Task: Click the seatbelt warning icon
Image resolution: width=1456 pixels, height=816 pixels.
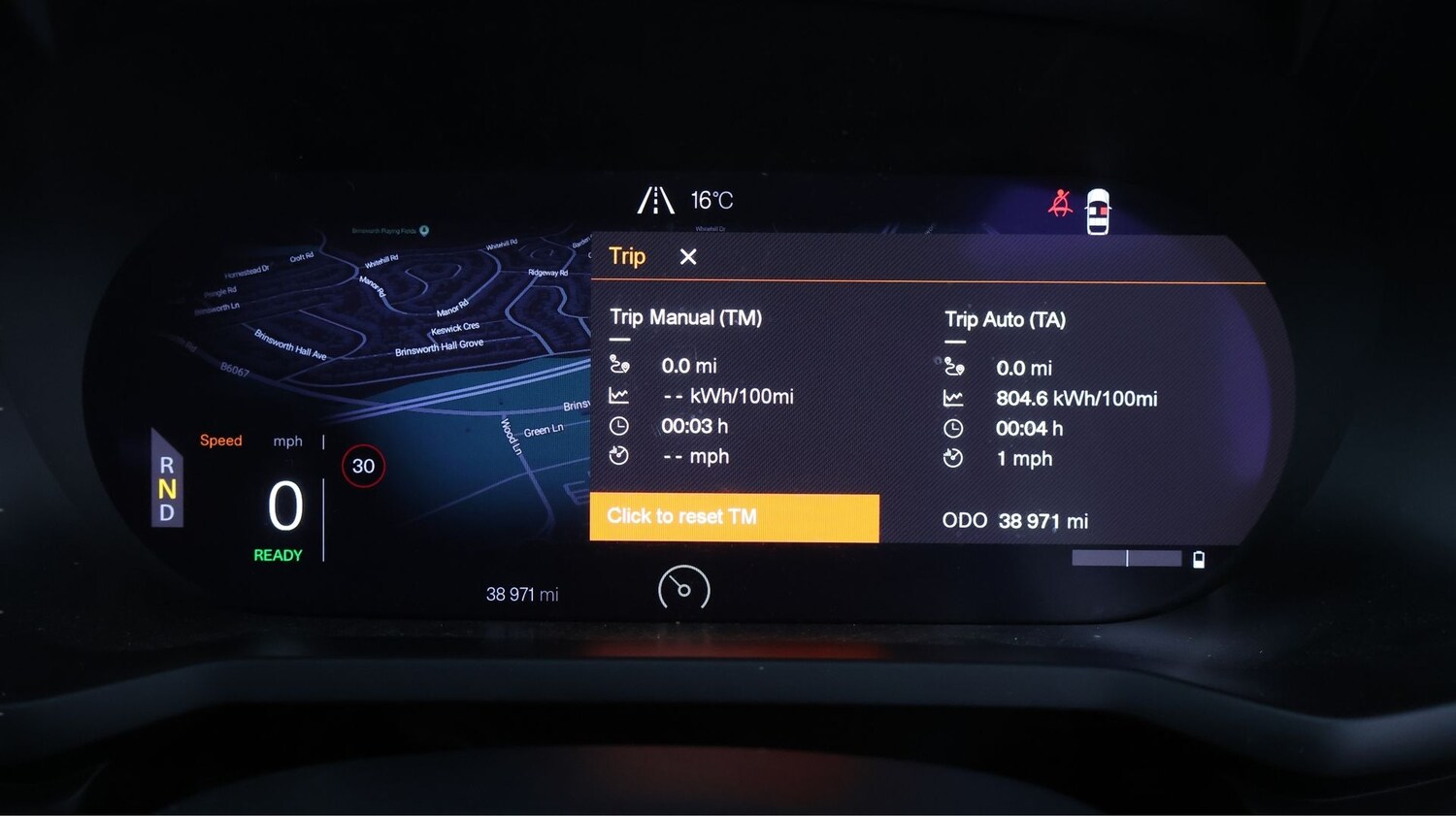Action: click(1060, 202)
